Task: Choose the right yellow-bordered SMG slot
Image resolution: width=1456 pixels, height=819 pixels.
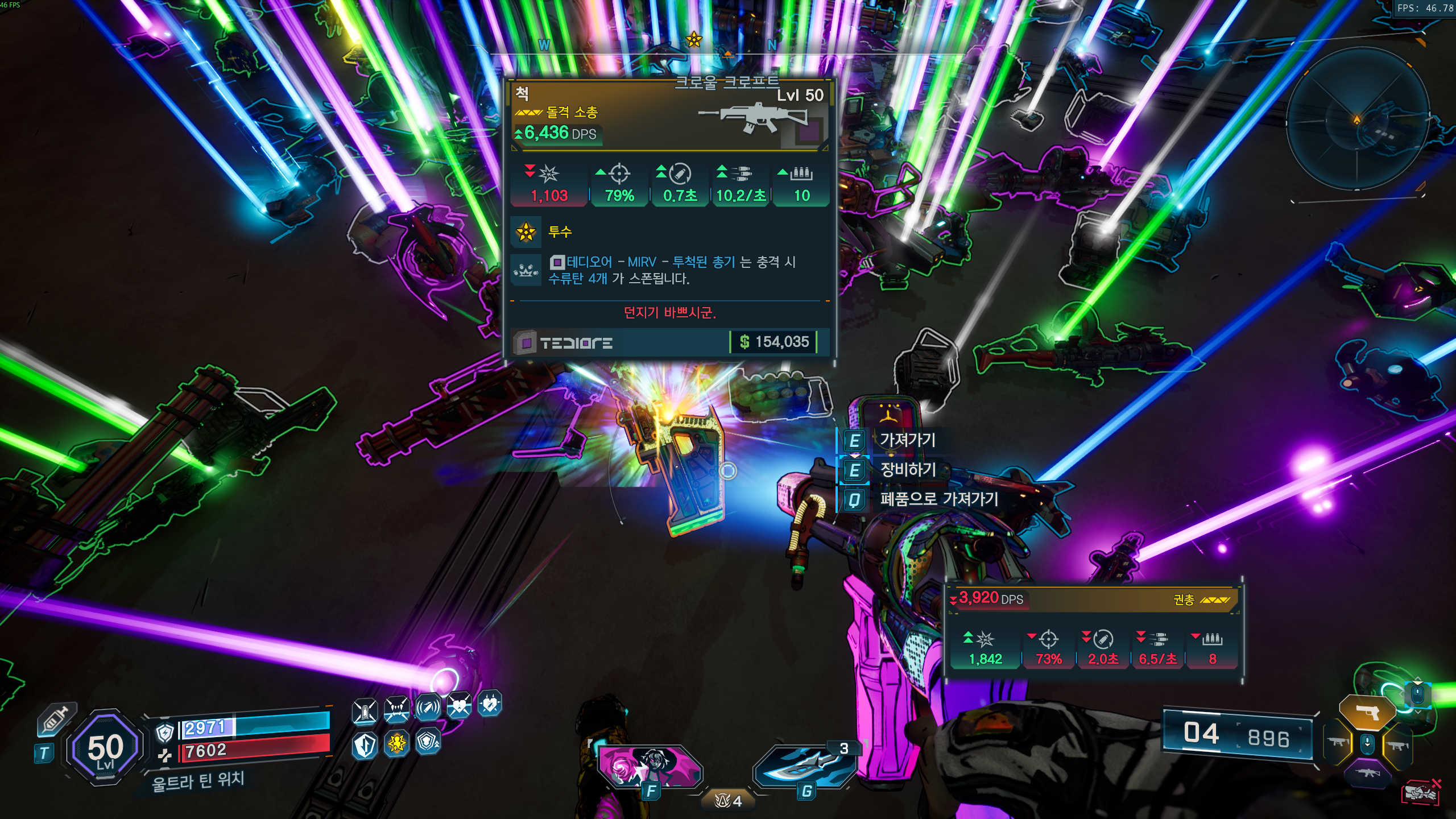Action: pos(1397,744)
